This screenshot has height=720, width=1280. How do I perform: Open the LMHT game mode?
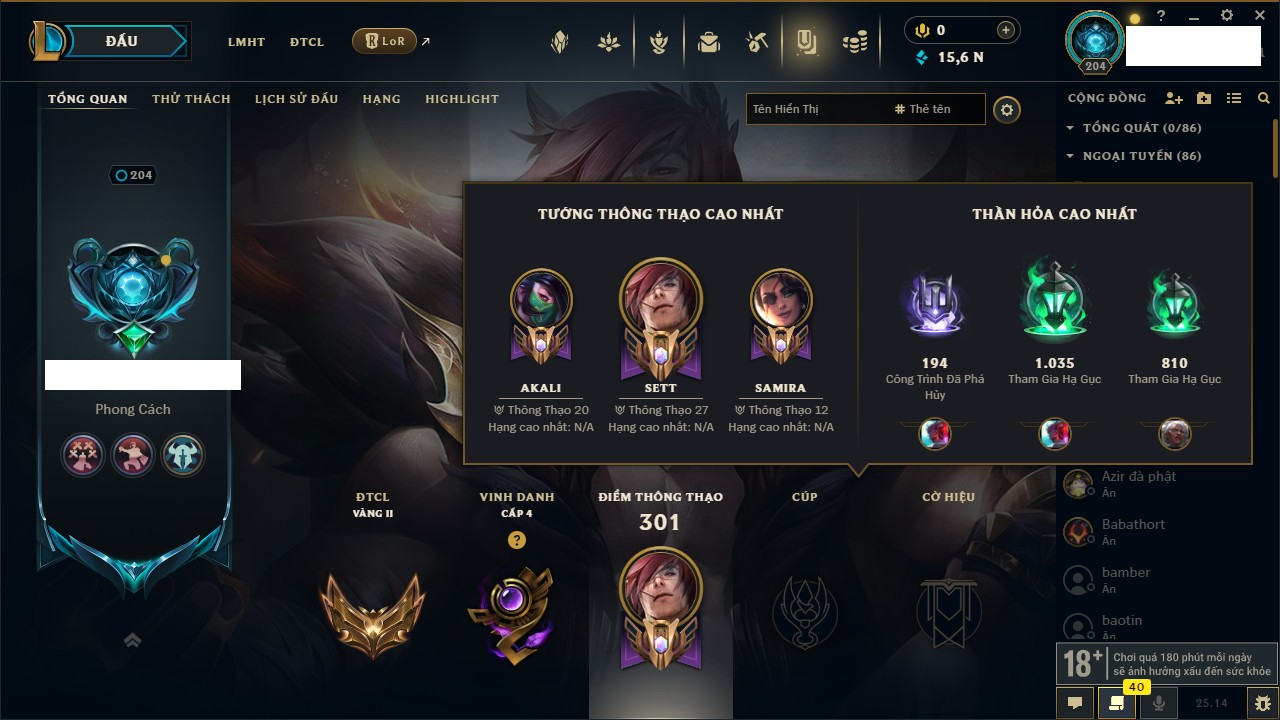[x=246, y=42]
